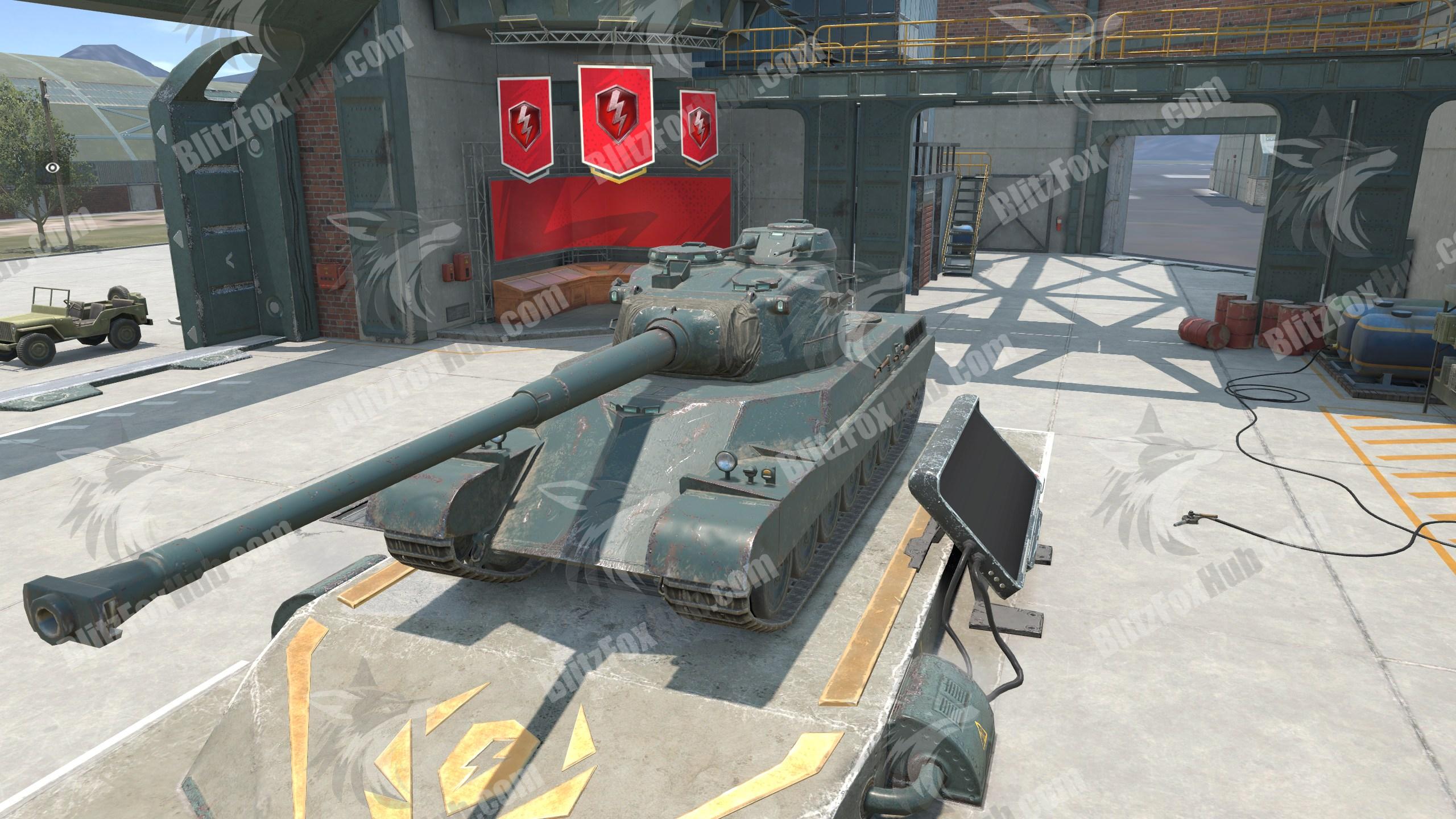Toggle the eye icon to show the interface
Viewport: 1456px width, 819px height.
click(53, 167)
